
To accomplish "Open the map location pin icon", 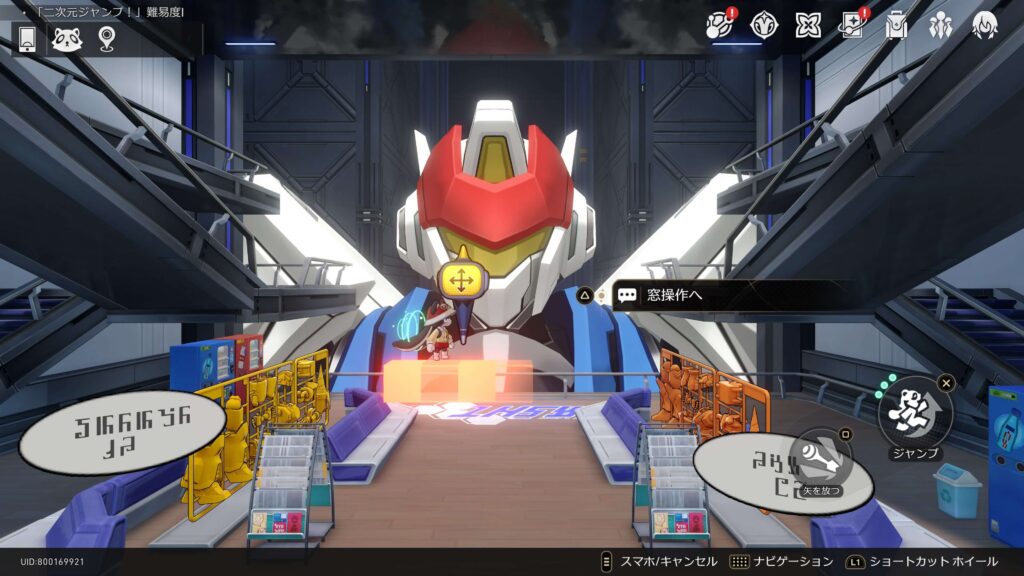I will (x=107, y=39).
